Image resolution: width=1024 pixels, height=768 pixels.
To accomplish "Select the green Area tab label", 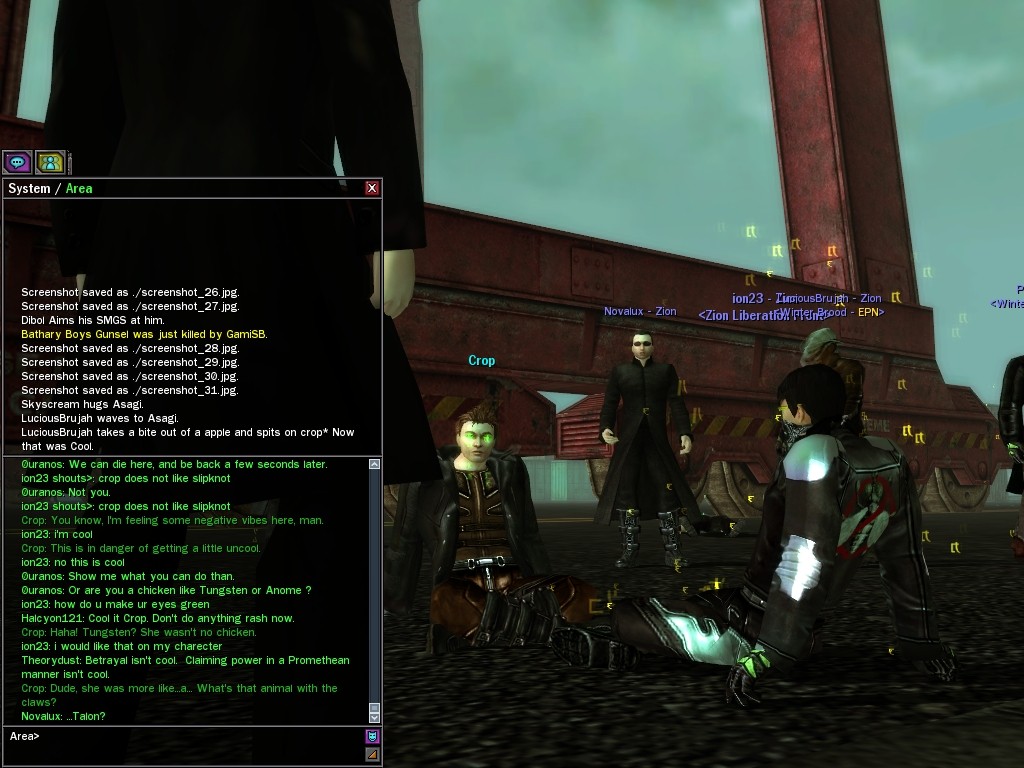I will coord(79,188).
